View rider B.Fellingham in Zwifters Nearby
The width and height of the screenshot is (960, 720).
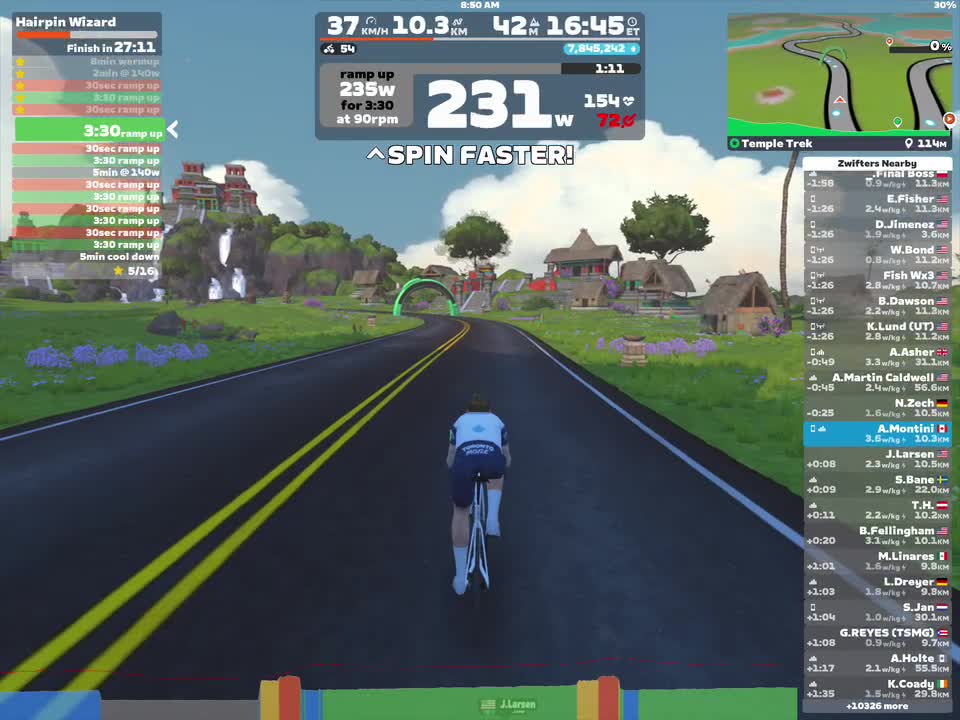tap(877, 536)
